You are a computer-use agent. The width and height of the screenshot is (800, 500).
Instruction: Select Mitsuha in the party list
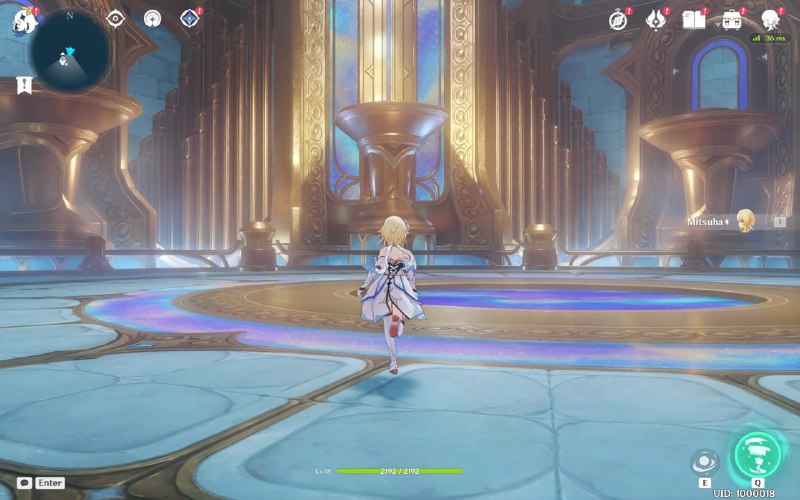coord(745,221)
